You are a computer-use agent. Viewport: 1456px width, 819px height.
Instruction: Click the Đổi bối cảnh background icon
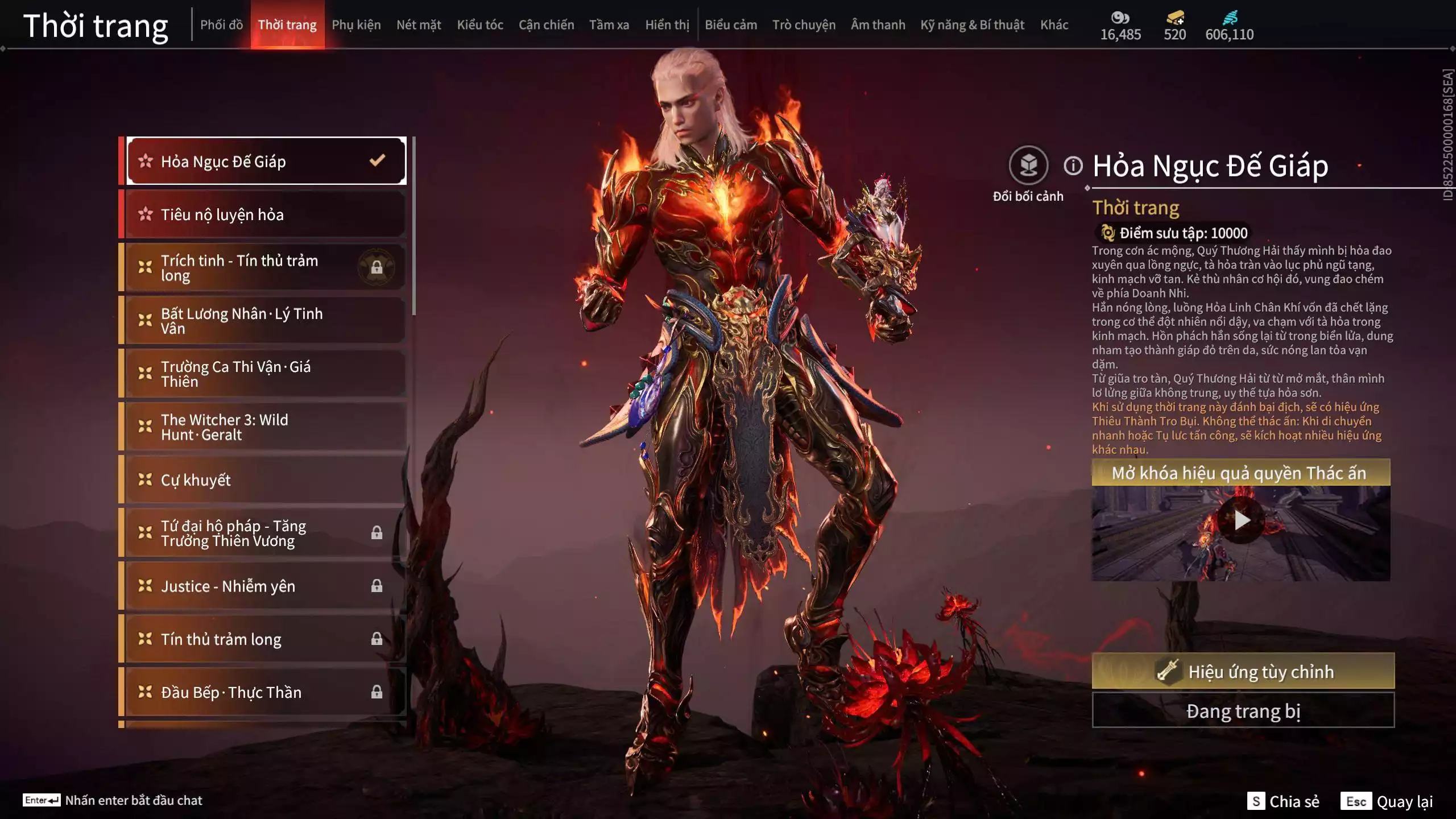click(x=1028, y=166)
